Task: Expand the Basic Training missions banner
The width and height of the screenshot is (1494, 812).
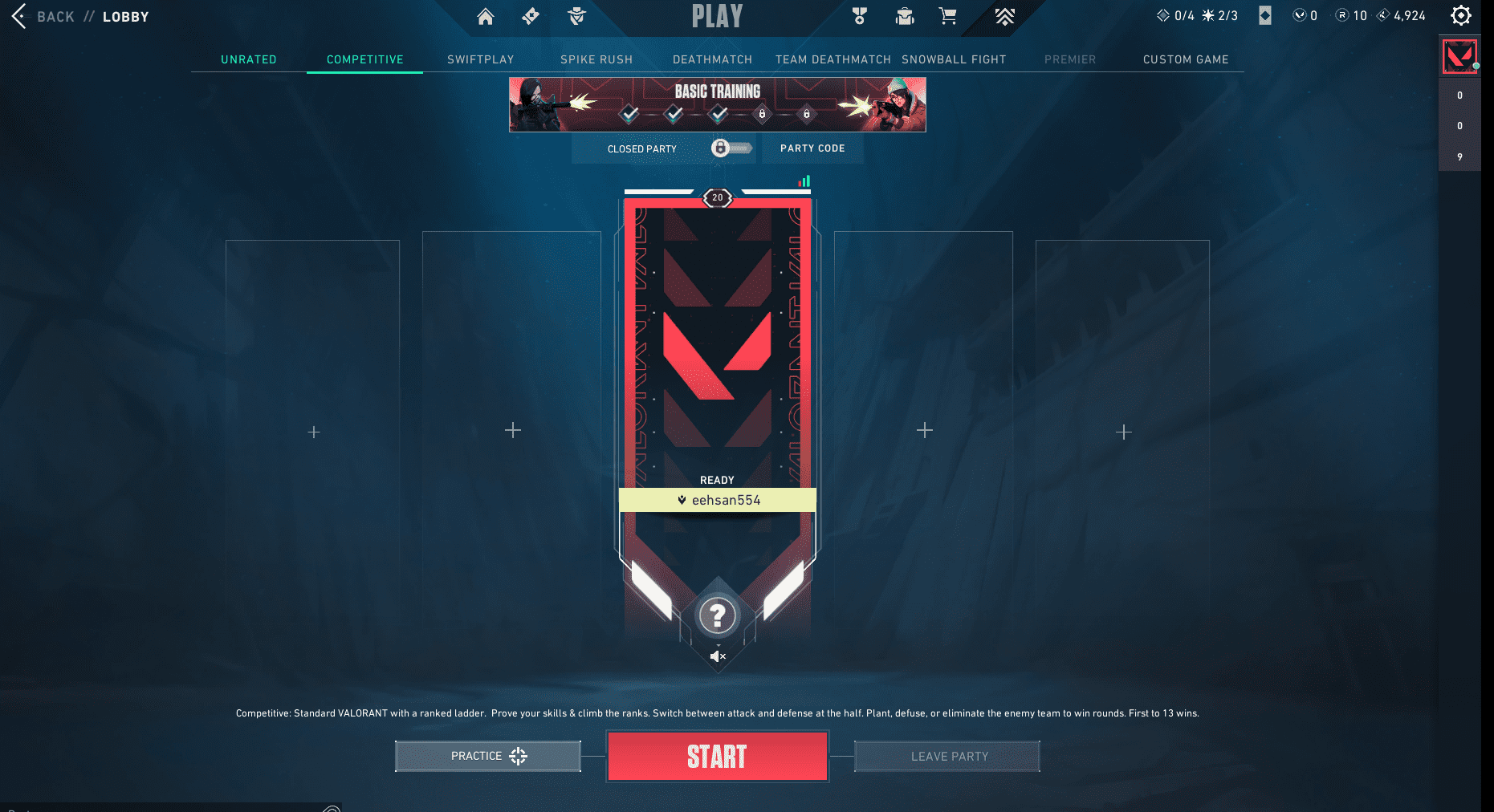Action: pyautogui.click(x=717, y=104)
